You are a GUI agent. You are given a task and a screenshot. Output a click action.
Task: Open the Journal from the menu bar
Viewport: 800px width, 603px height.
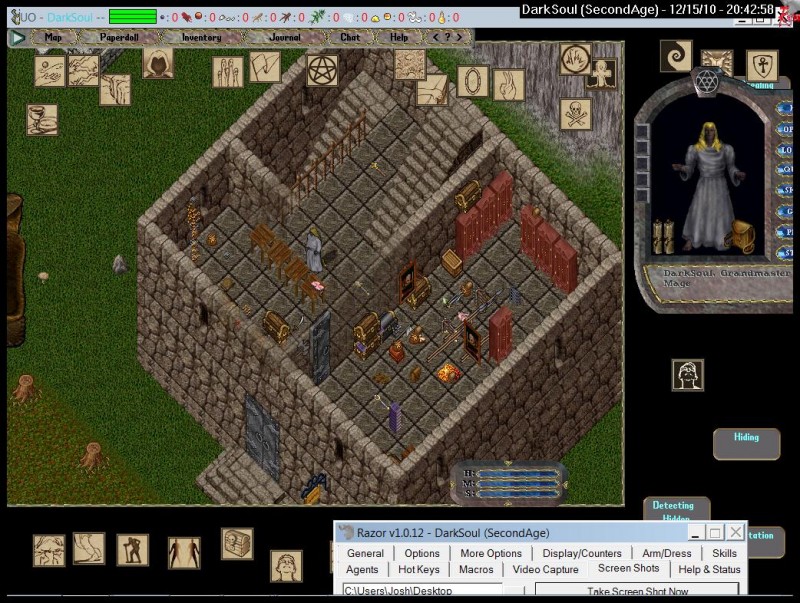coord(285,37)
